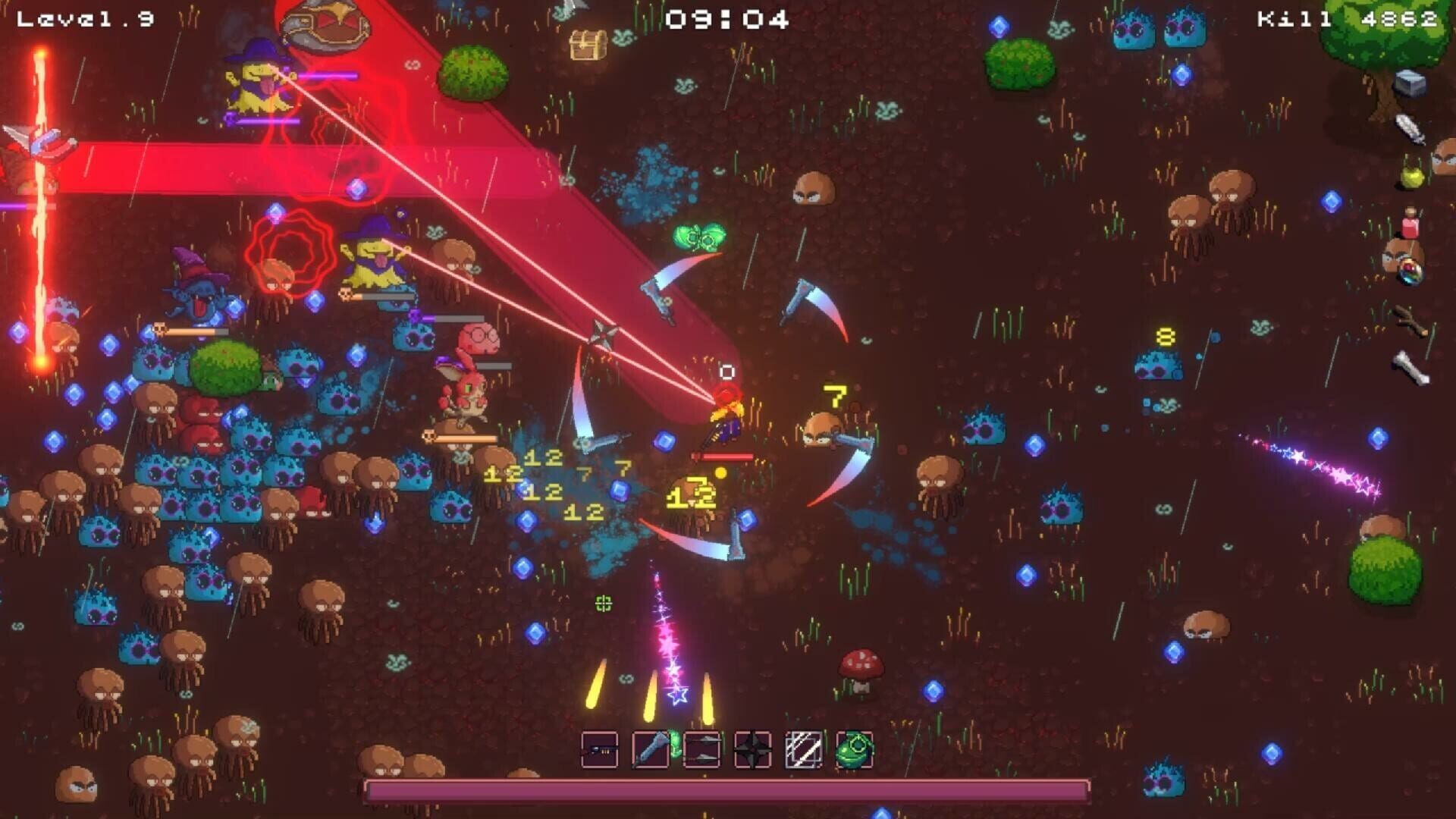Click the pink experience bar at screen bottom
The width and height of the screenshot is (1456, 819).
(728, 790)
